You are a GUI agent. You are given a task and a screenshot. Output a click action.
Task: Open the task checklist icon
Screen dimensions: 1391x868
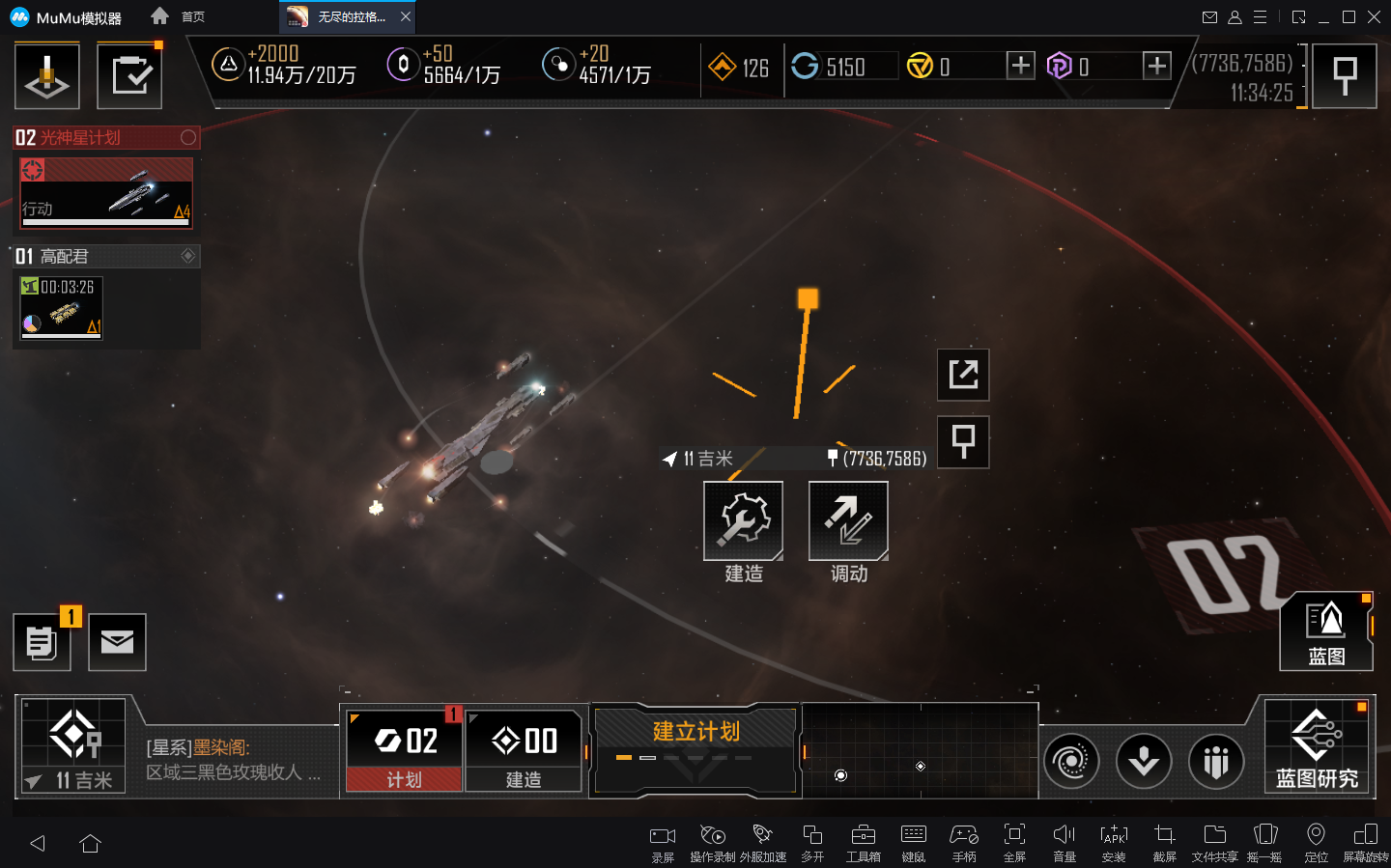129,75
